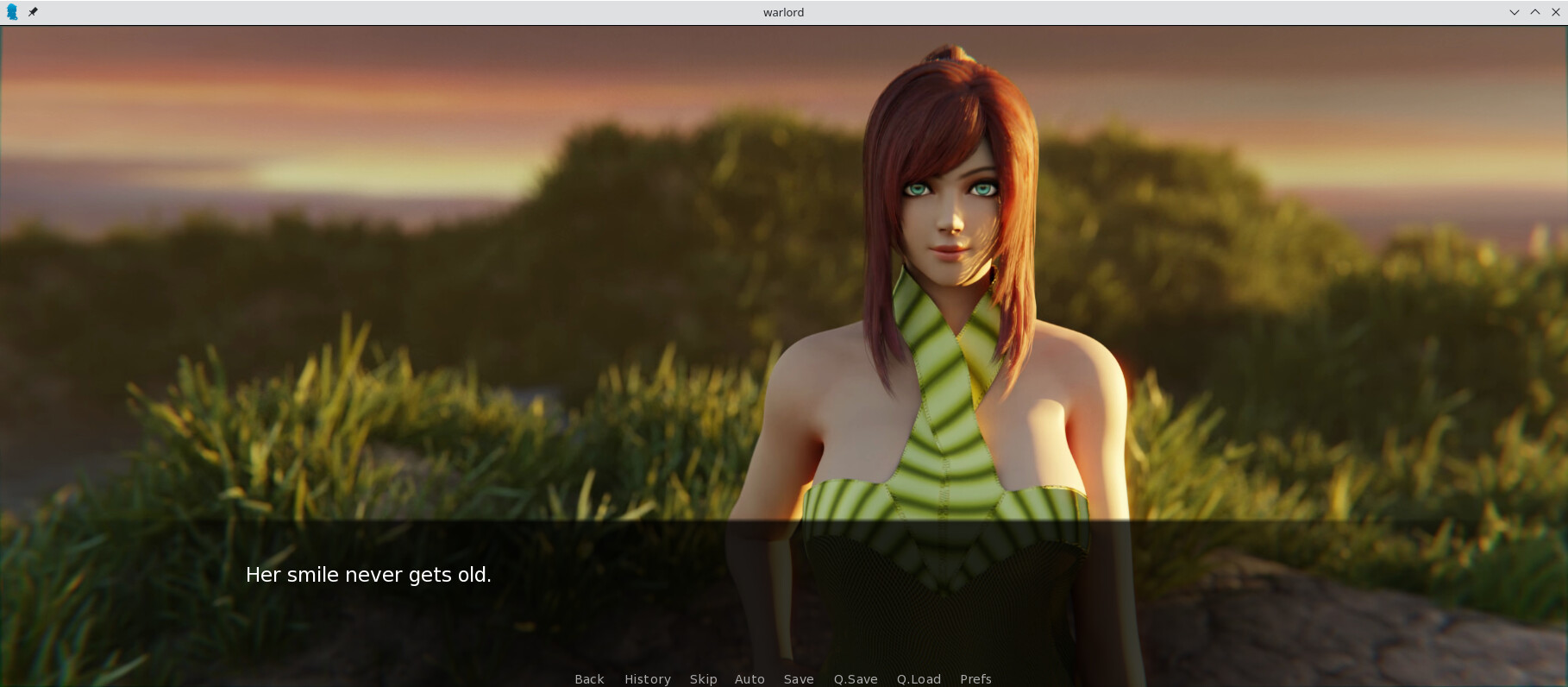Image resolution: width=1568 pixels, height=687 pixels.
Task: Perform a Q.Save quick save
Action: pos(855,679)
